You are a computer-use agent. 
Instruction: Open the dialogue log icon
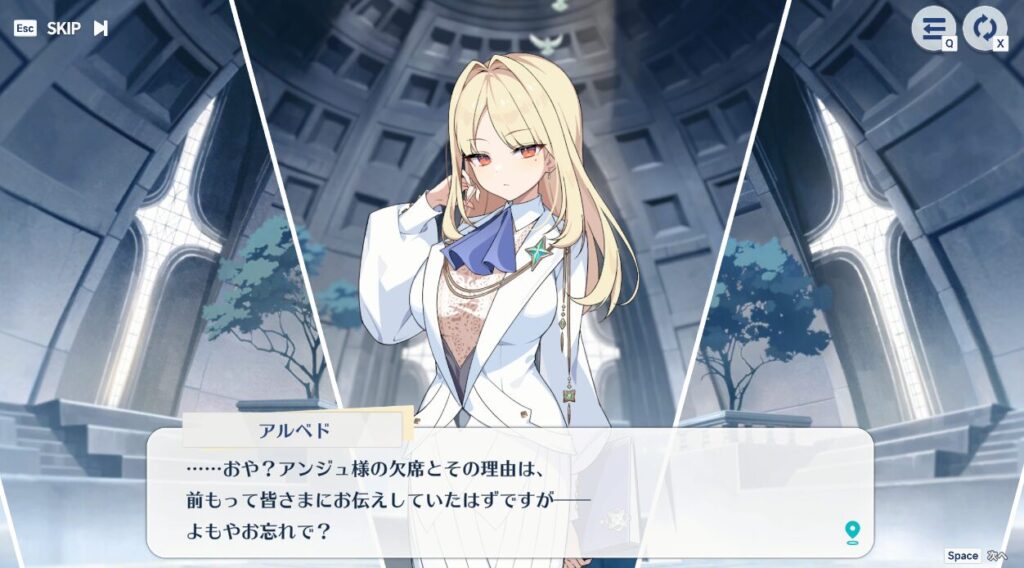coord(931,27)
